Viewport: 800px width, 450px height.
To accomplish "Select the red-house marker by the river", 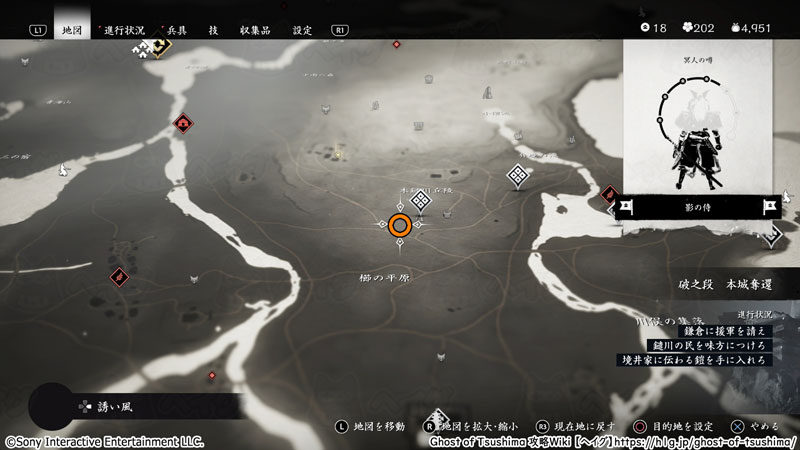I will [x=183, y=124].
